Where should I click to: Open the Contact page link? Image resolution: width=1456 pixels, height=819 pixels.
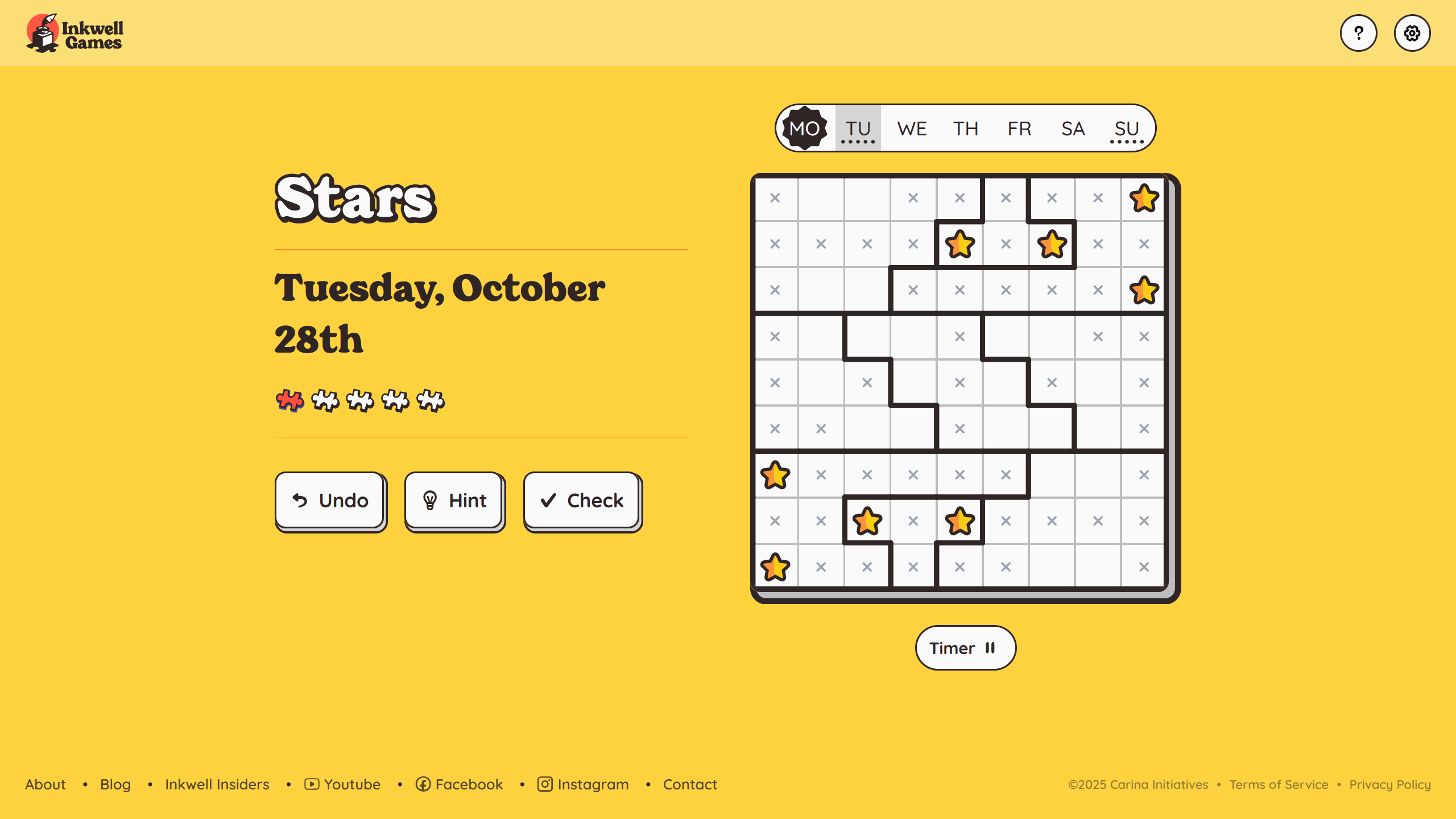click(690, 784)
